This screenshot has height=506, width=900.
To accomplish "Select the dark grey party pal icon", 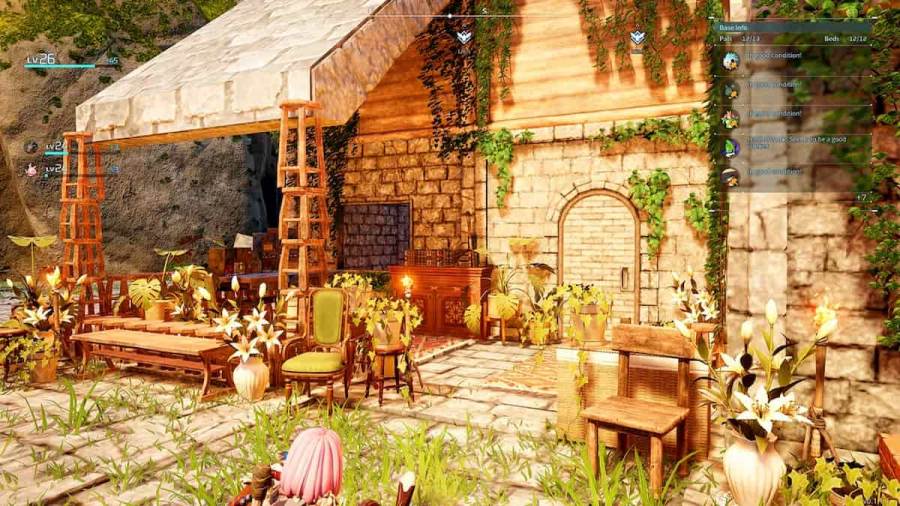I will click(31, 147).
